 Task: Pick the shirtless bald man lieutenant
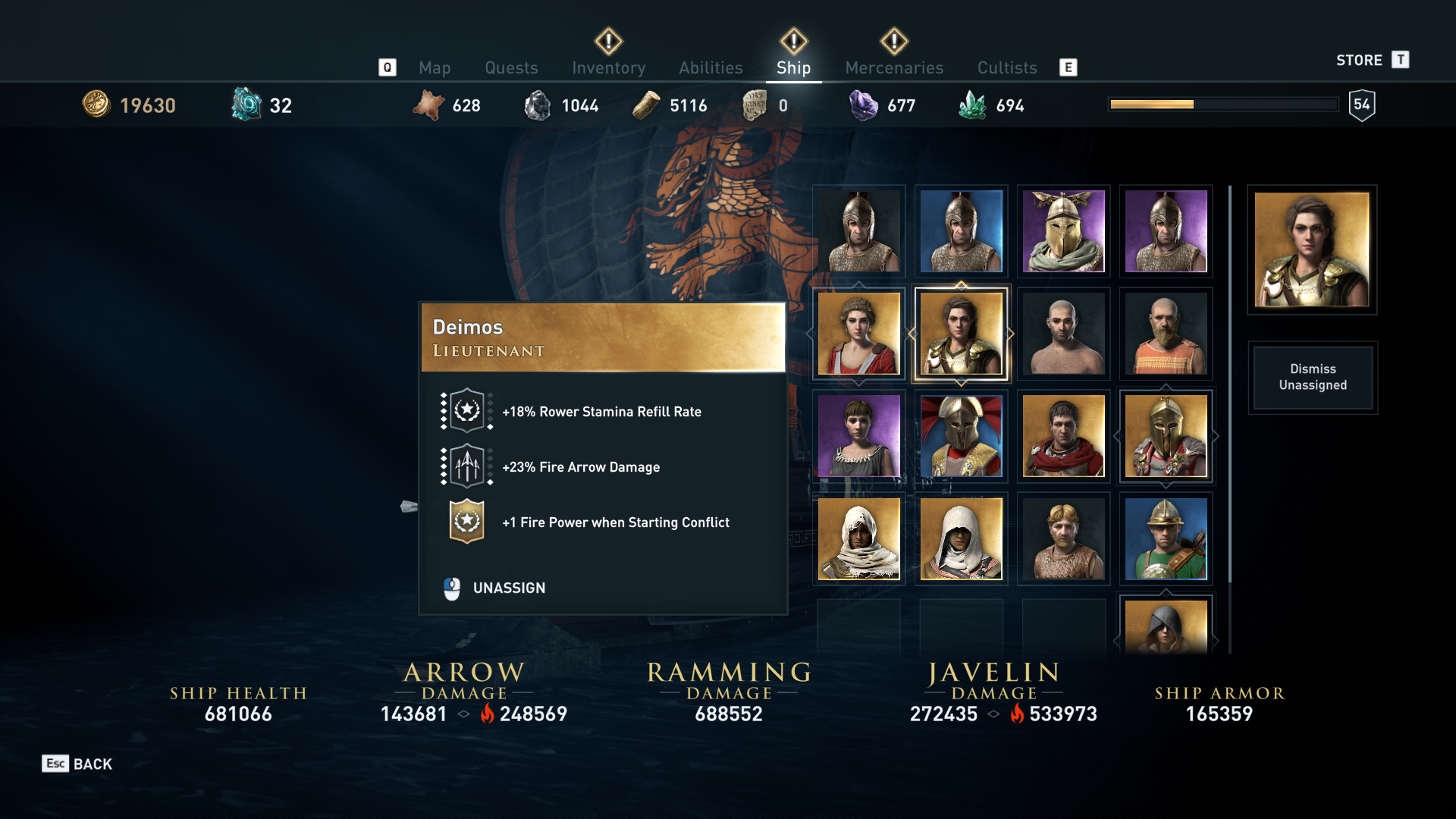coord(1063,334)
